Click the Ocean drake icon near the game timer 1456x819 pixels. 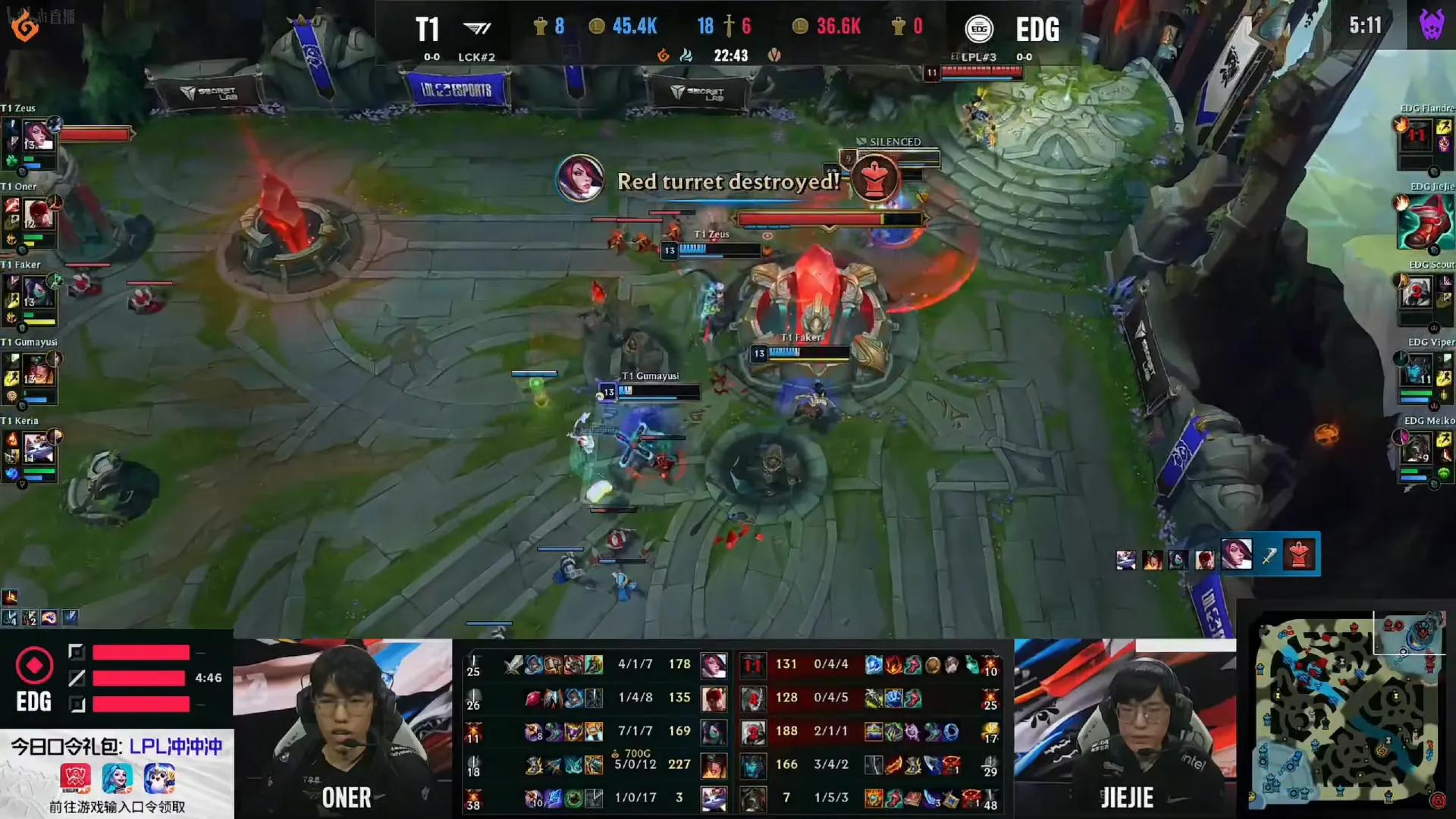pyautogui.click(x=687, y=55)
